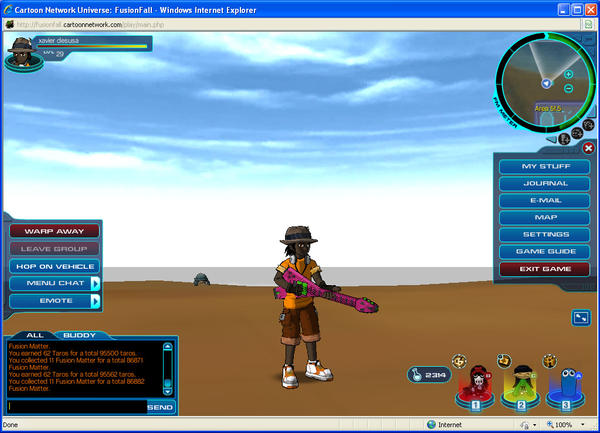Check your E-Mail

pos(545,200)
